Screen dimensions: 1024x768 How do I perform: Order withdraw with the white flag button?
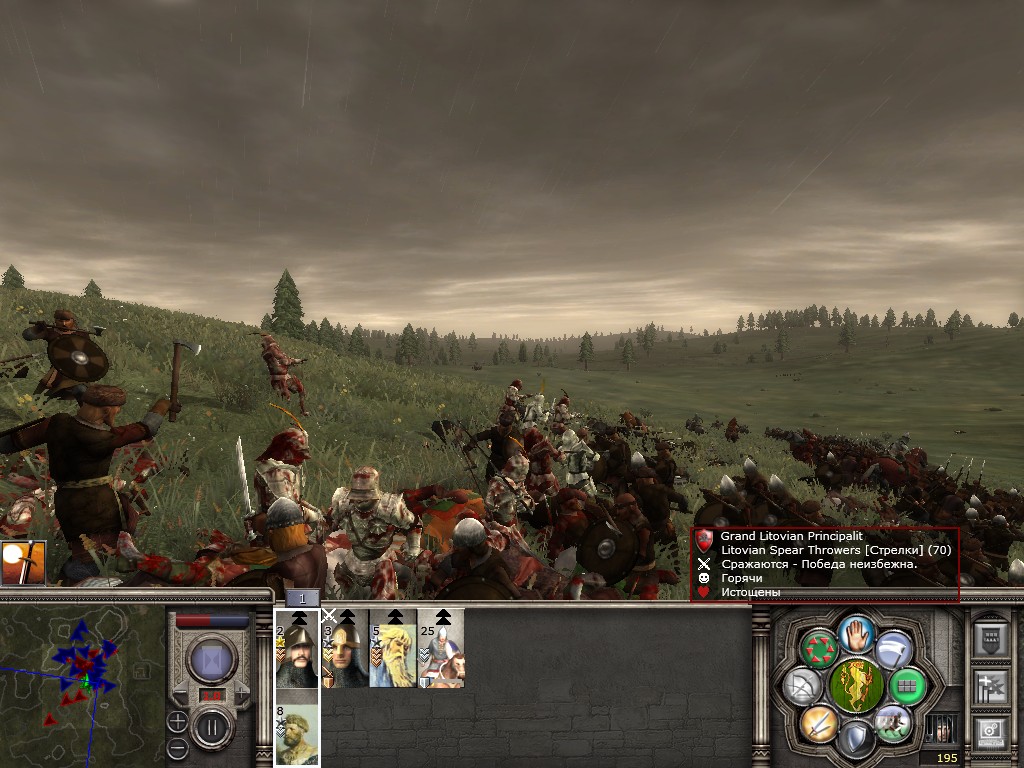click(x=893, y=649)
